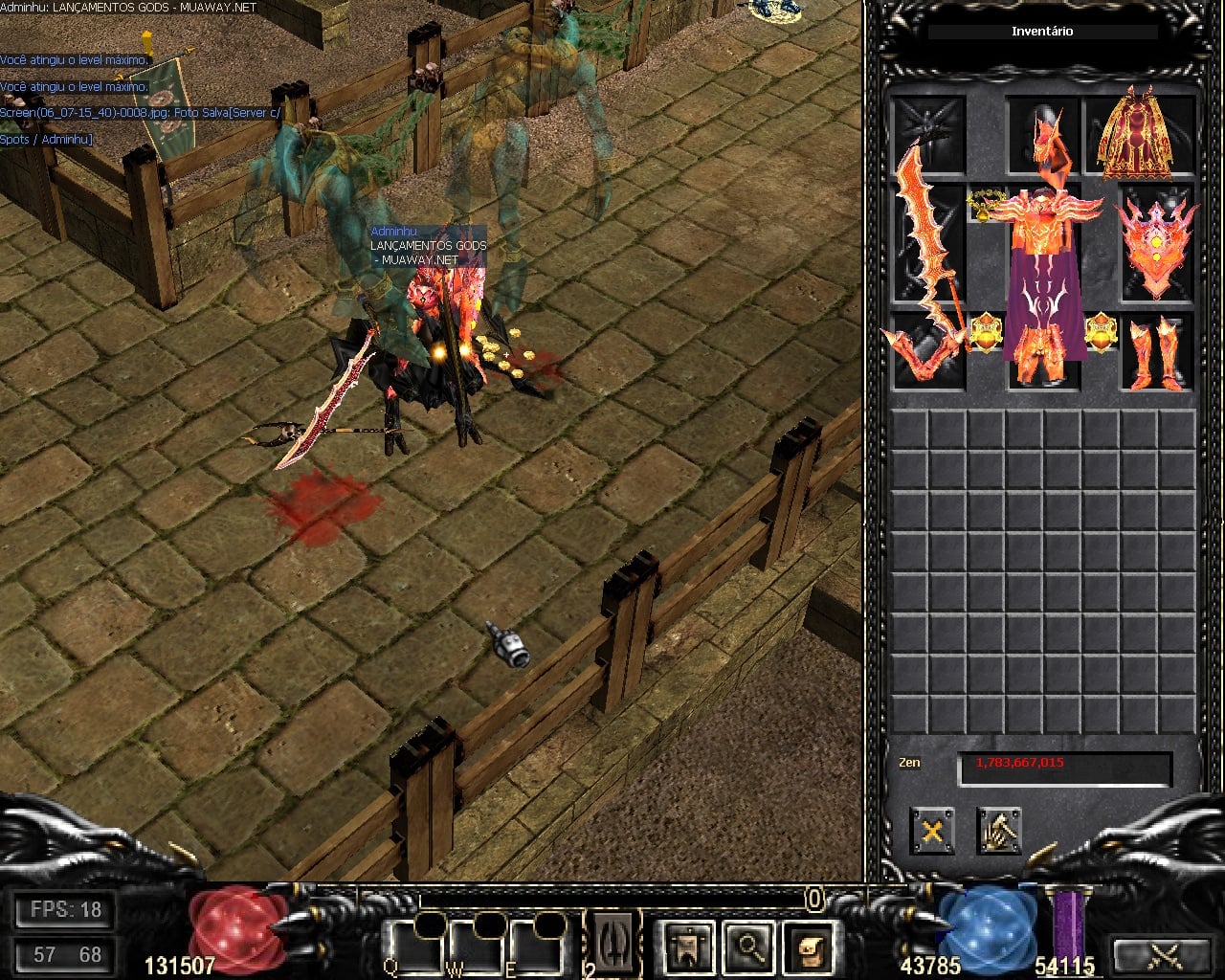Select the equipped orange helmet slot
The image size is (1225, 980).
pyautogui.click(x=1042, y=134)
